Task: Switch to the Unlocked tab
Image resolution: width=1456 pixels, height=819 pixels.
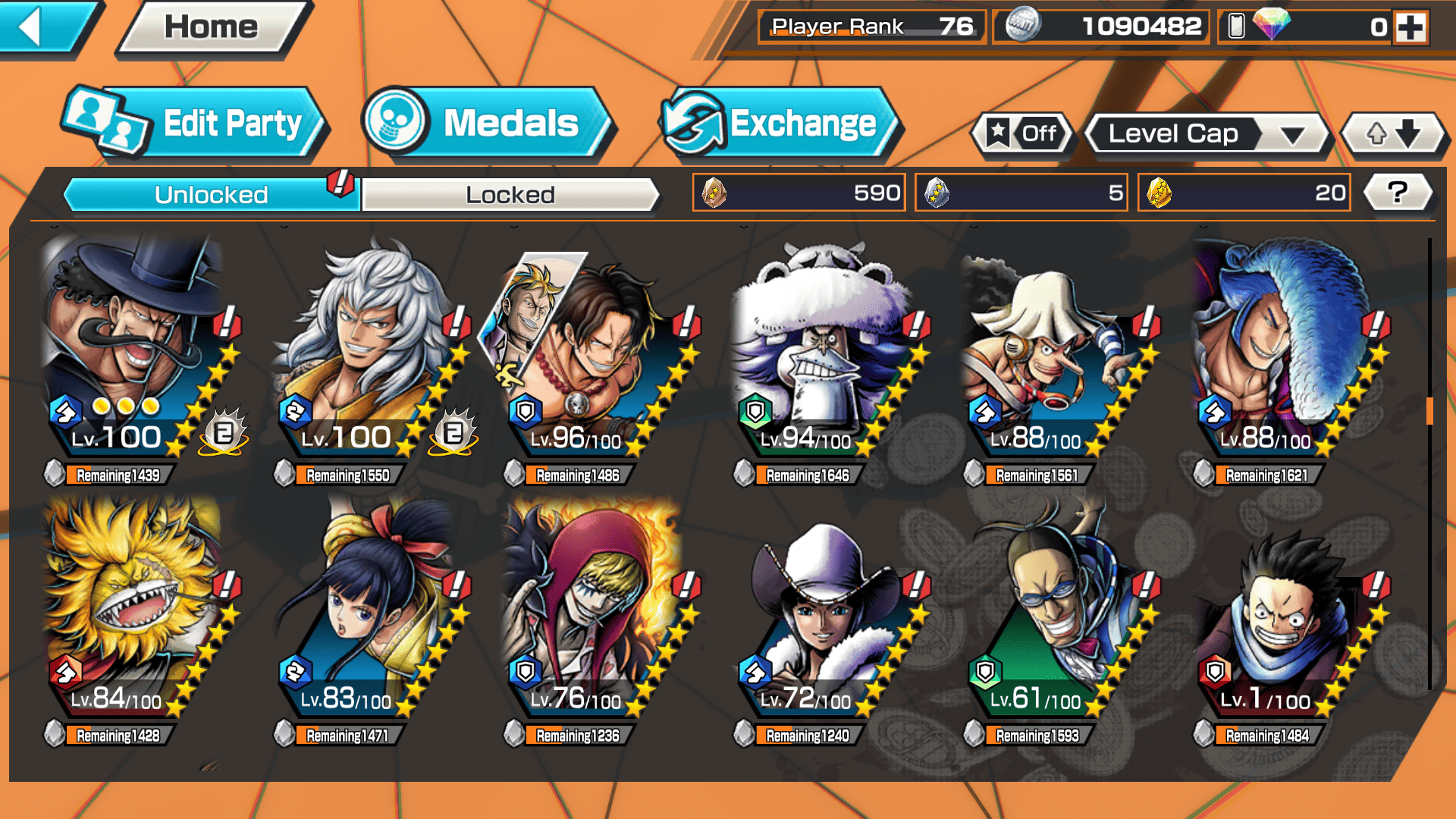Action: coord(211,195)
